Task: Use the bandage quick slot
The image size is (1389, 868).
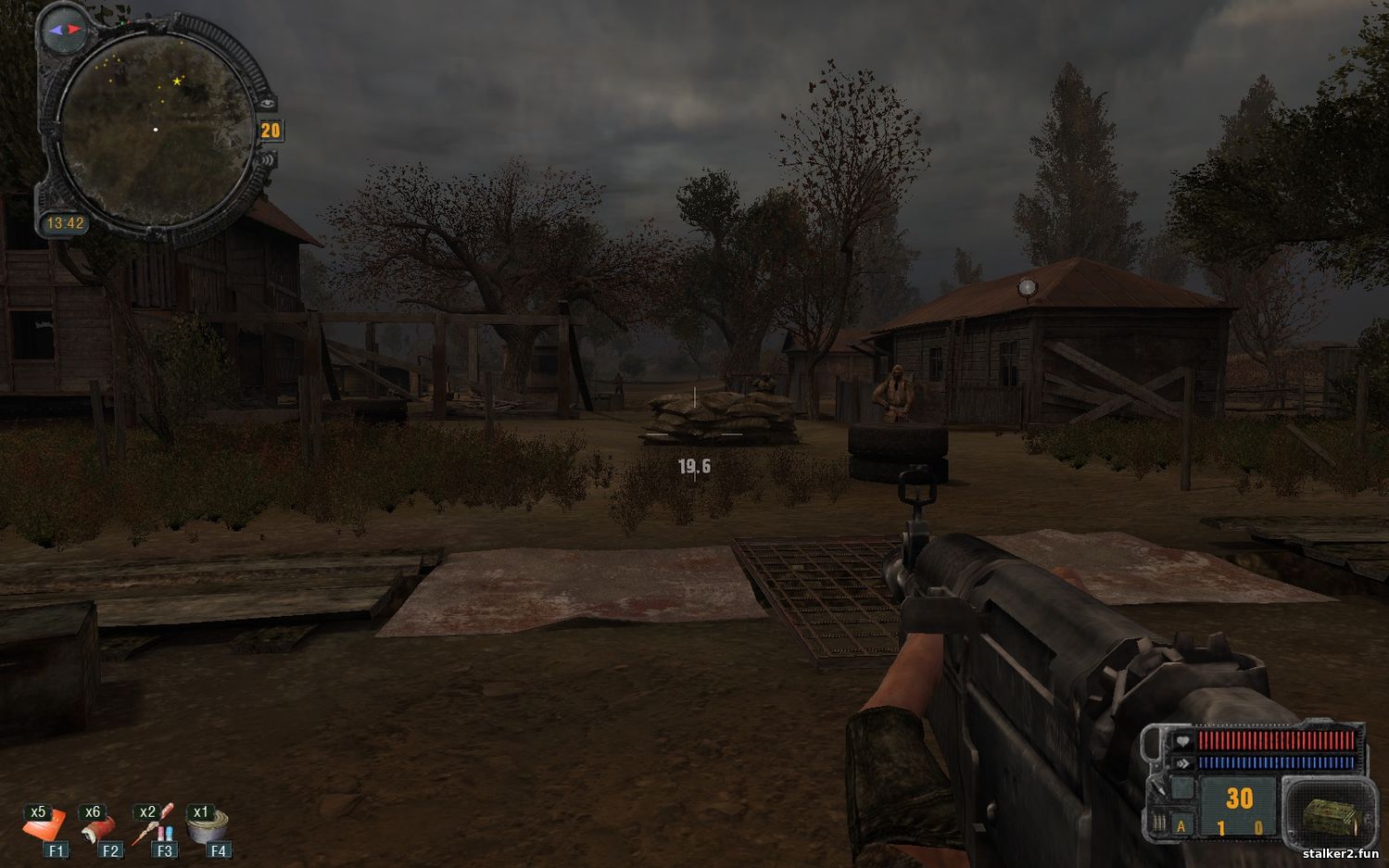Action: coord(99,825)
